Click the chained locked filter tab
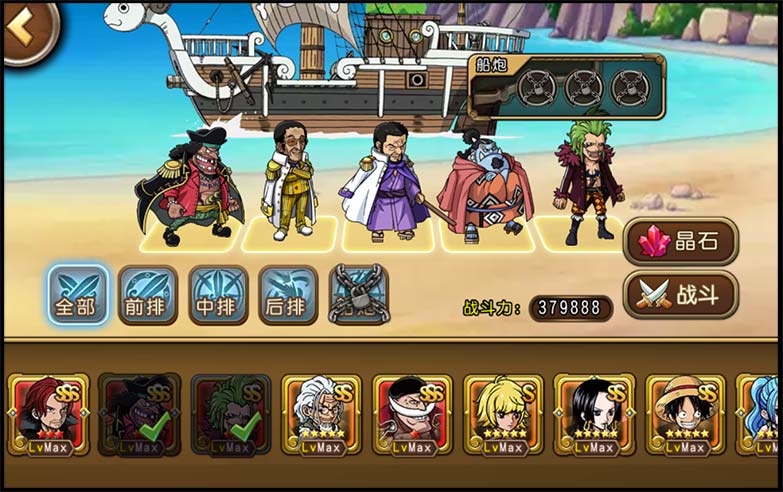The image size is (783, 492). tap(358, 295)
